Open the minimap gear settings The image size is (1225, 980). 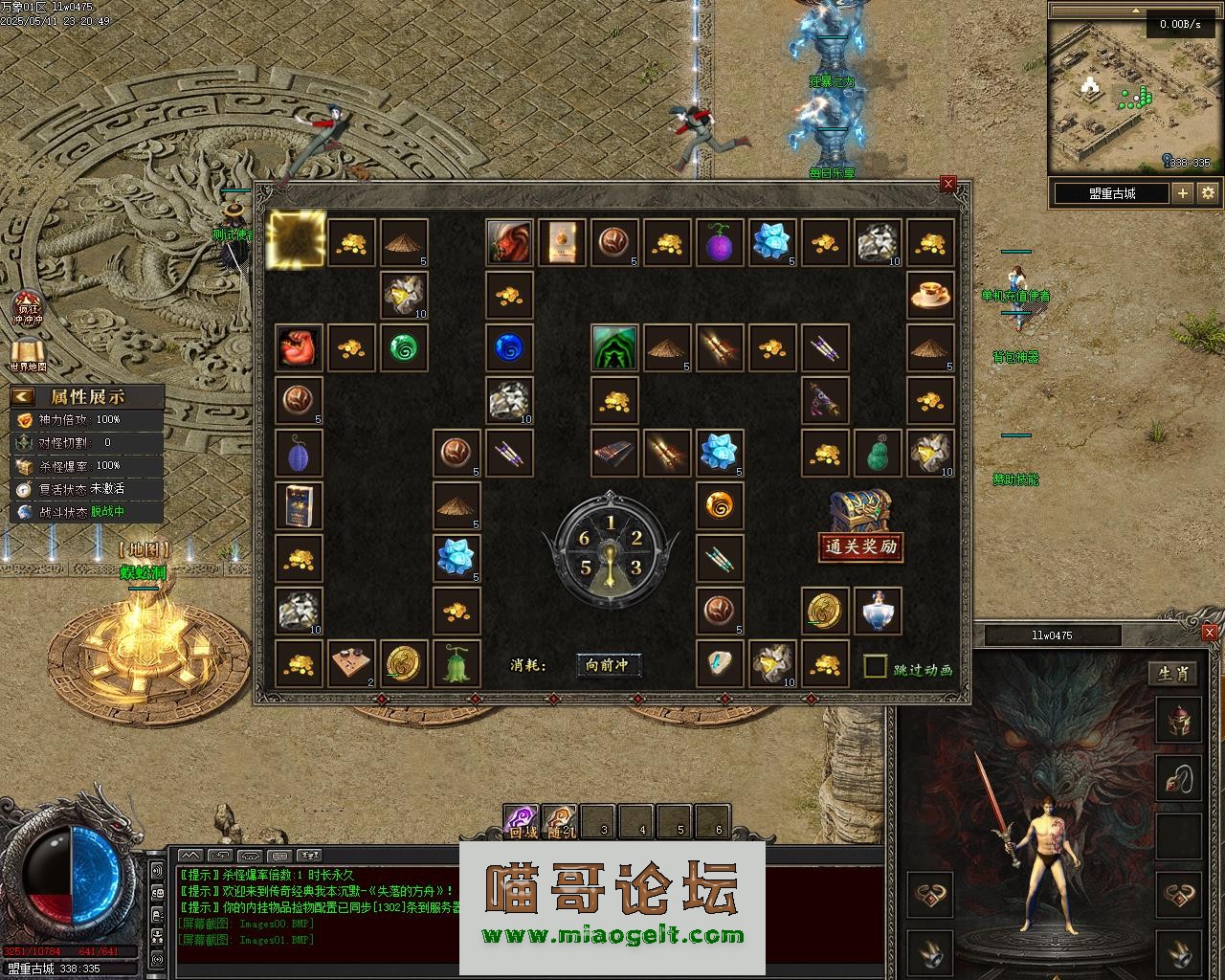(x=1208, y=192)
